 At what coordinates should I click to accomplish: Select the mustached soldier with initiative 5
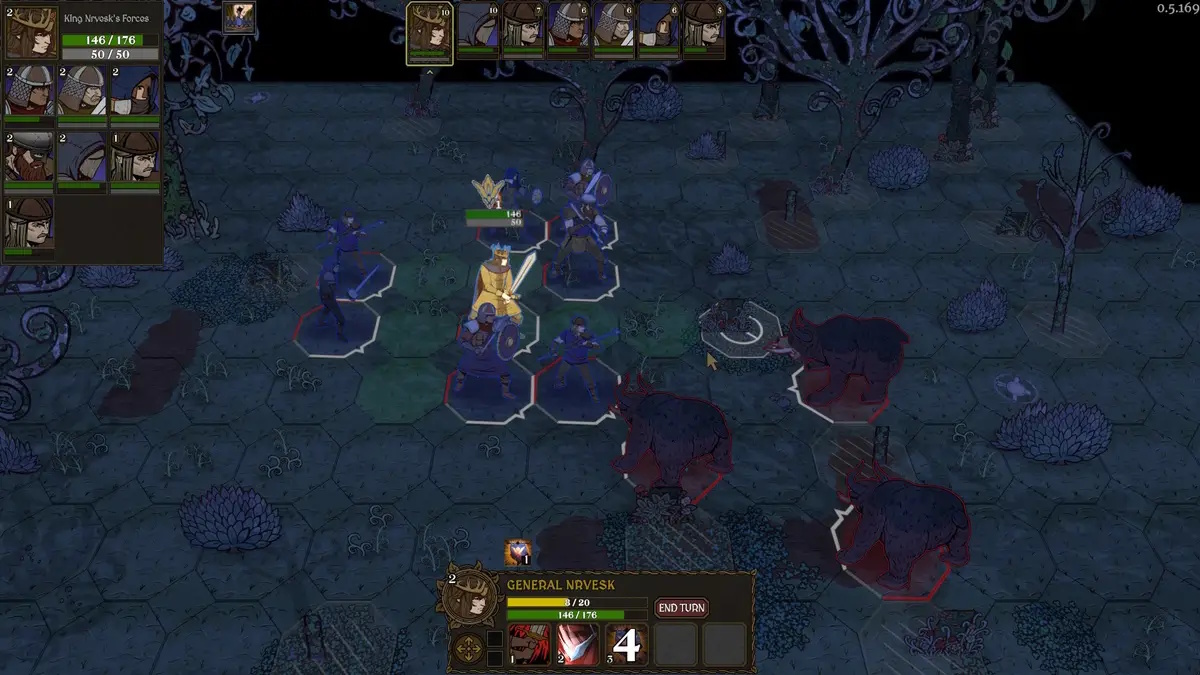(x=704, y=29)
